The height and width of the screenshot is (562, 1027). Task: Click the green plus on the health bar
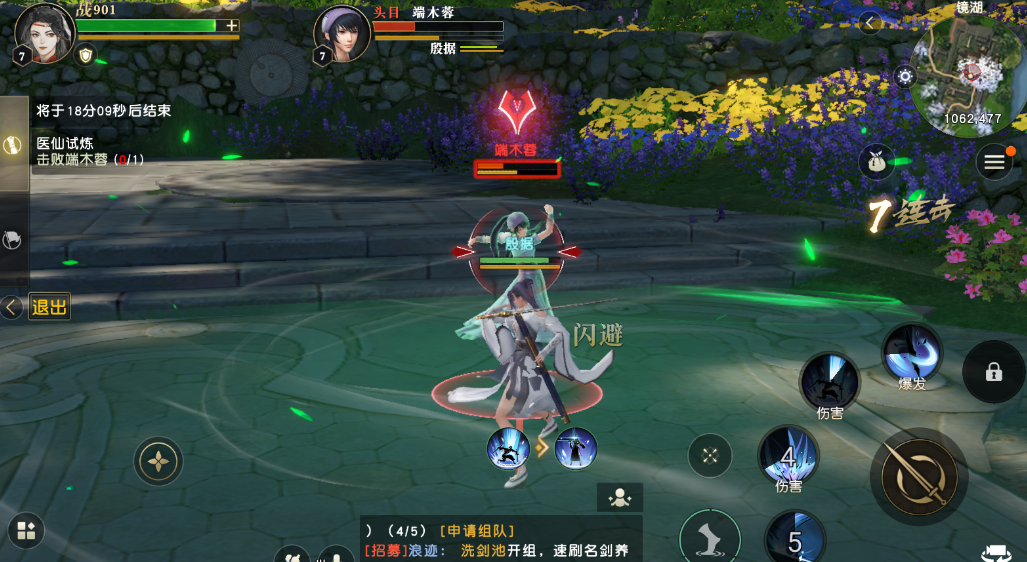[x=232, y=25]
